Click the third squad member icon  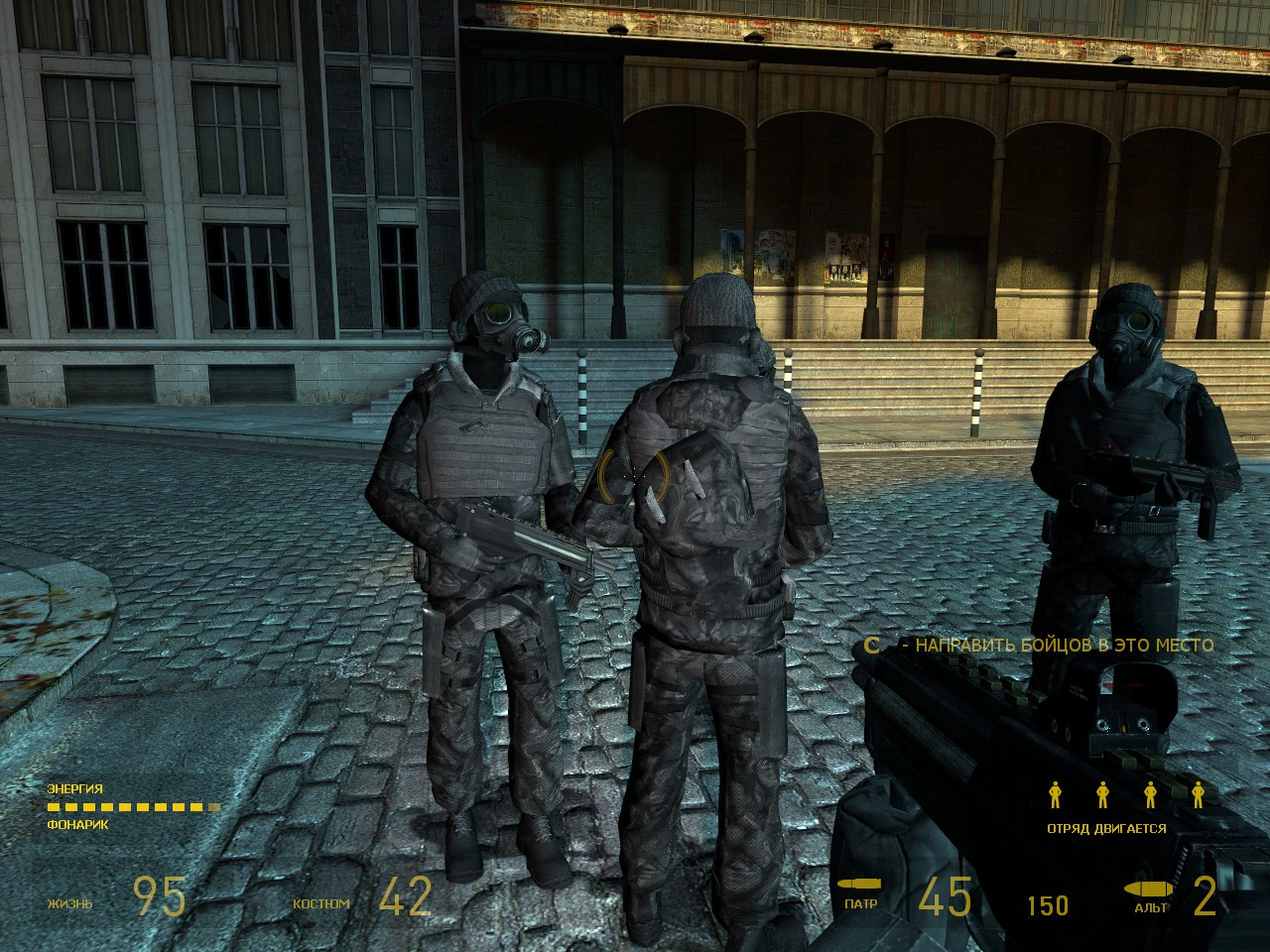[1151, 794]
